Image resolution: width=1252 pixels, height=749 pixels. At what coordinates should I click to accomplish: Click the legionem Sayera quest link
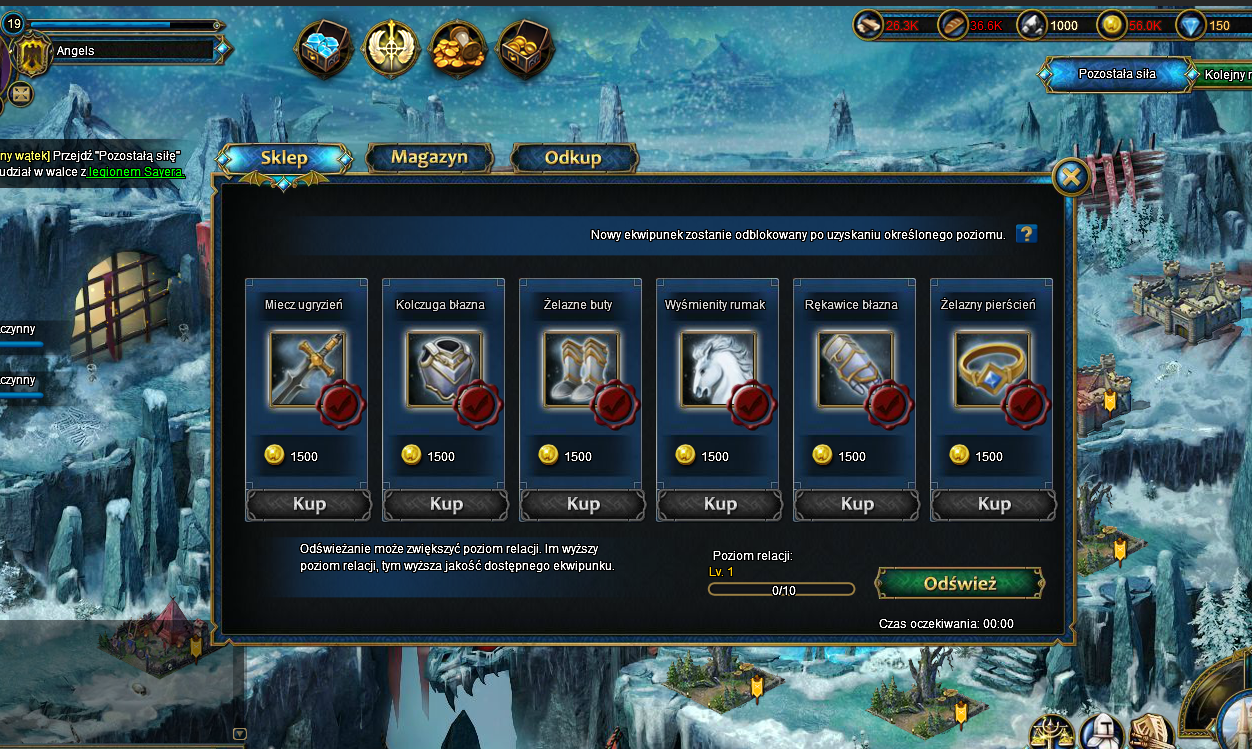click(136, 171)
